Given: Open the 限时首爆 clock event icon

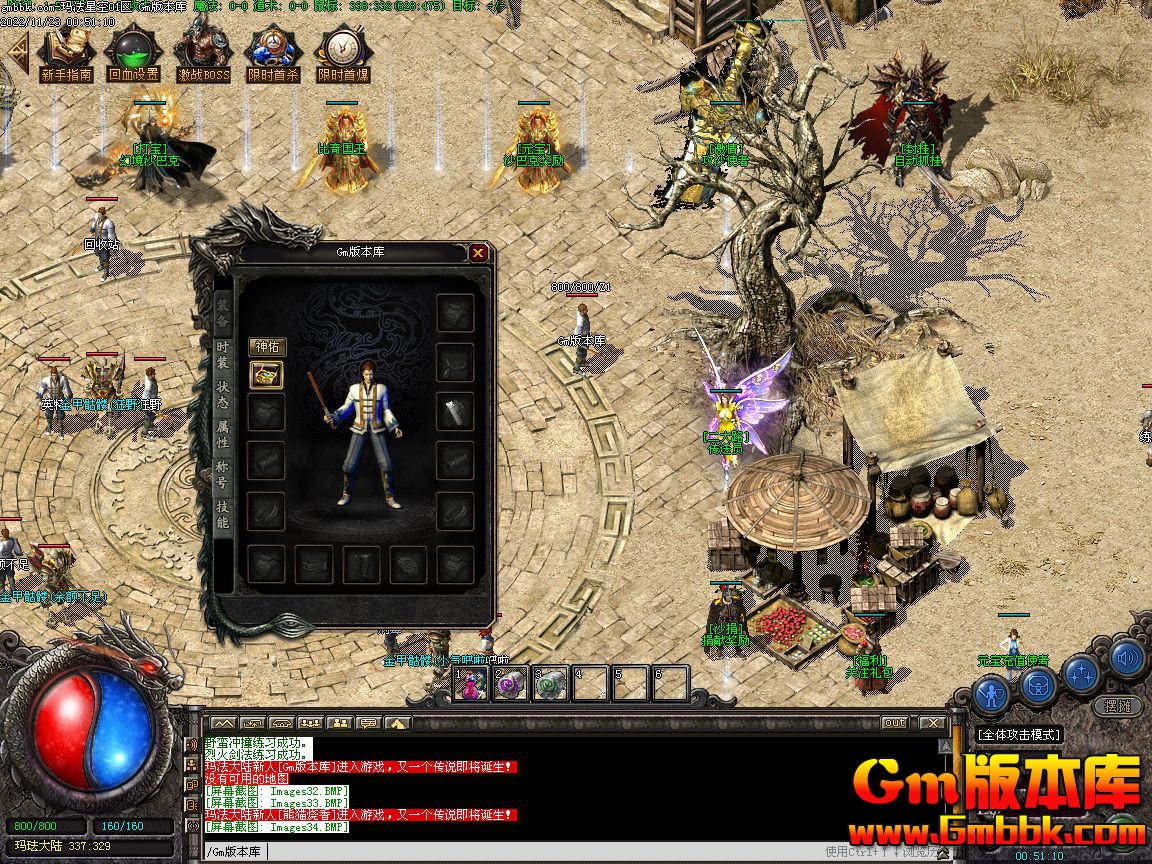Looking at the screenshot, I should 343,54.
